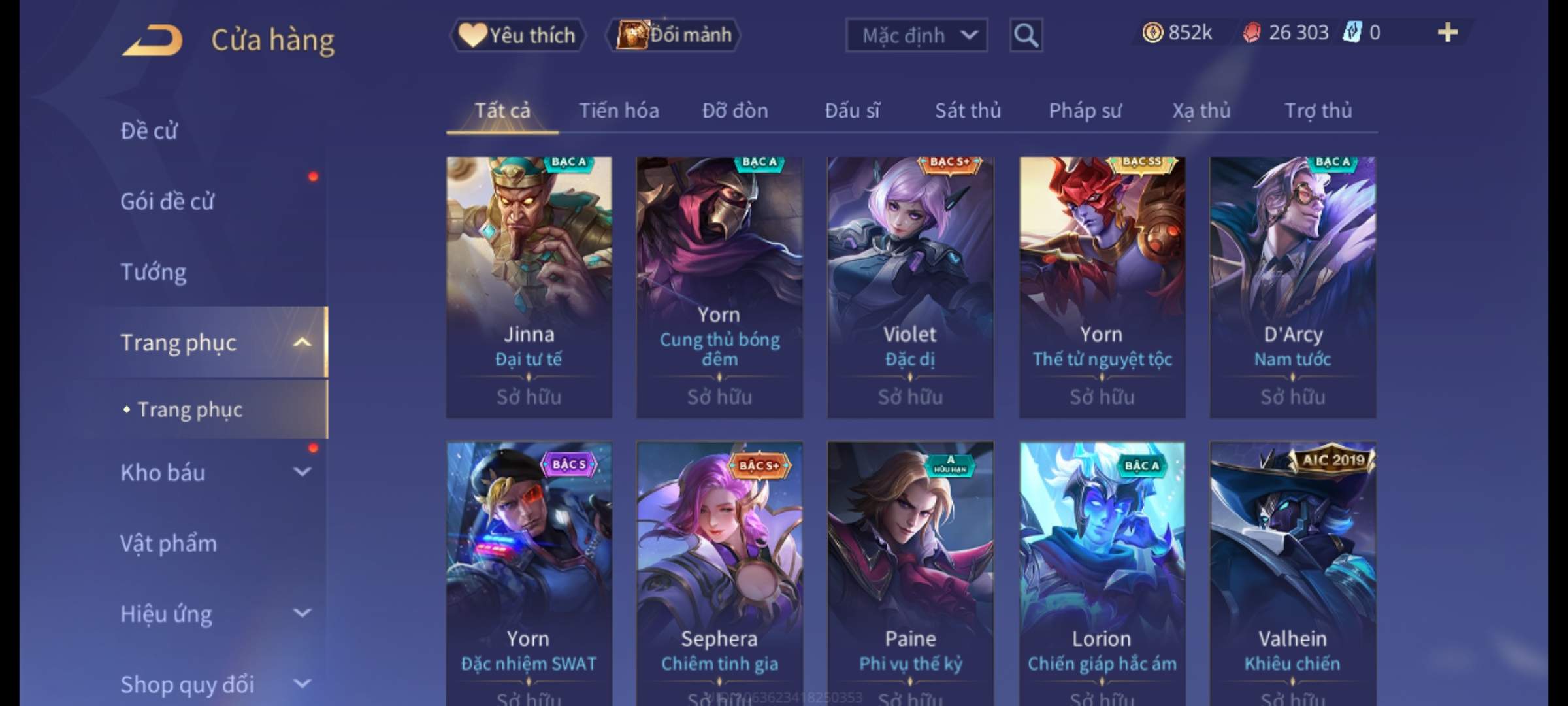Go to the Tướng shop section
Viewport: 1568px width, 706px height.
click(154, 272)
